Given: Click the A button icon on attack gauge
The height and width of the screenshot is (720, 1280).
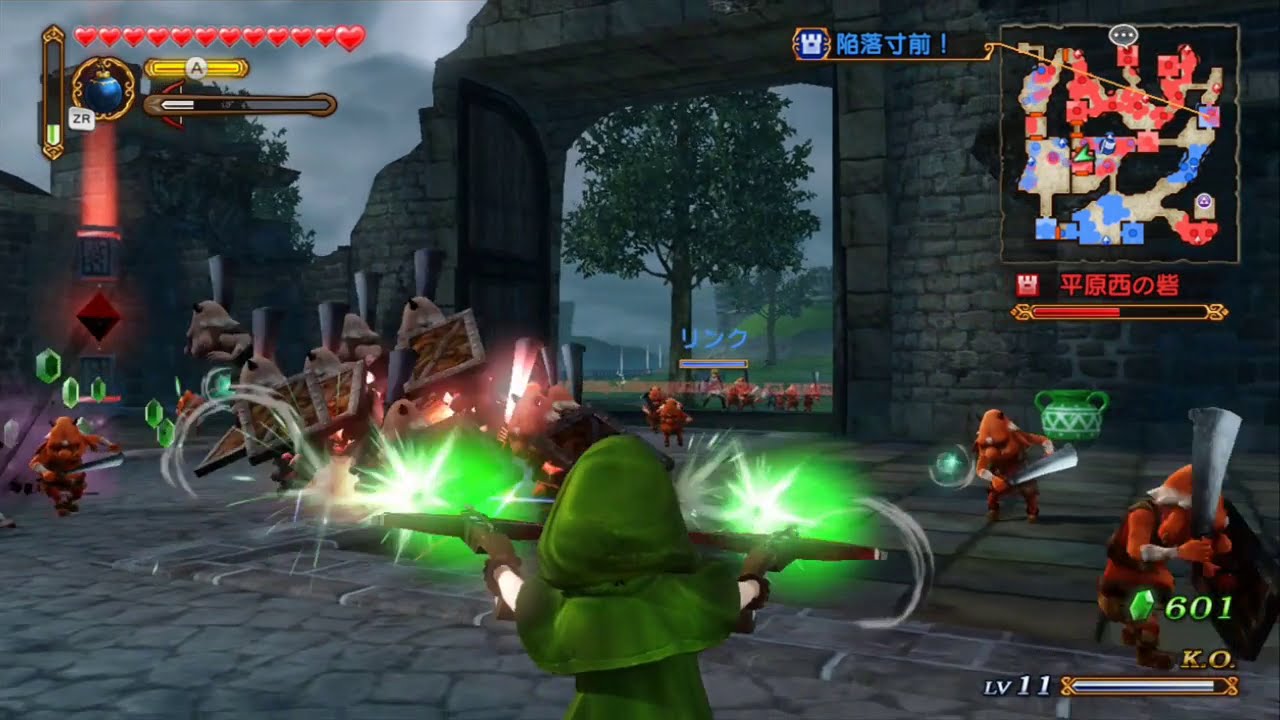Looking at the screenshot, I should coord(196,68).
